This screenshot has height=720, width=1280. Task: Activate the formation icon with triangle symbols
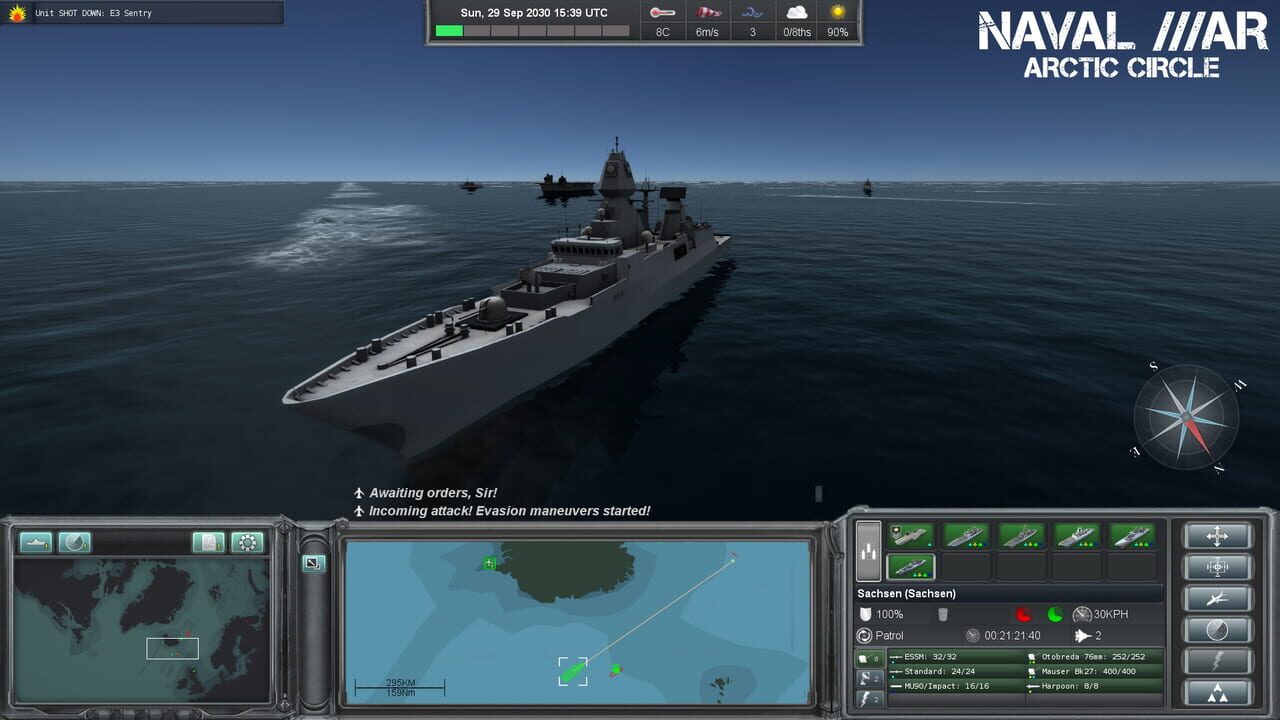click(x=1217, y=695)
